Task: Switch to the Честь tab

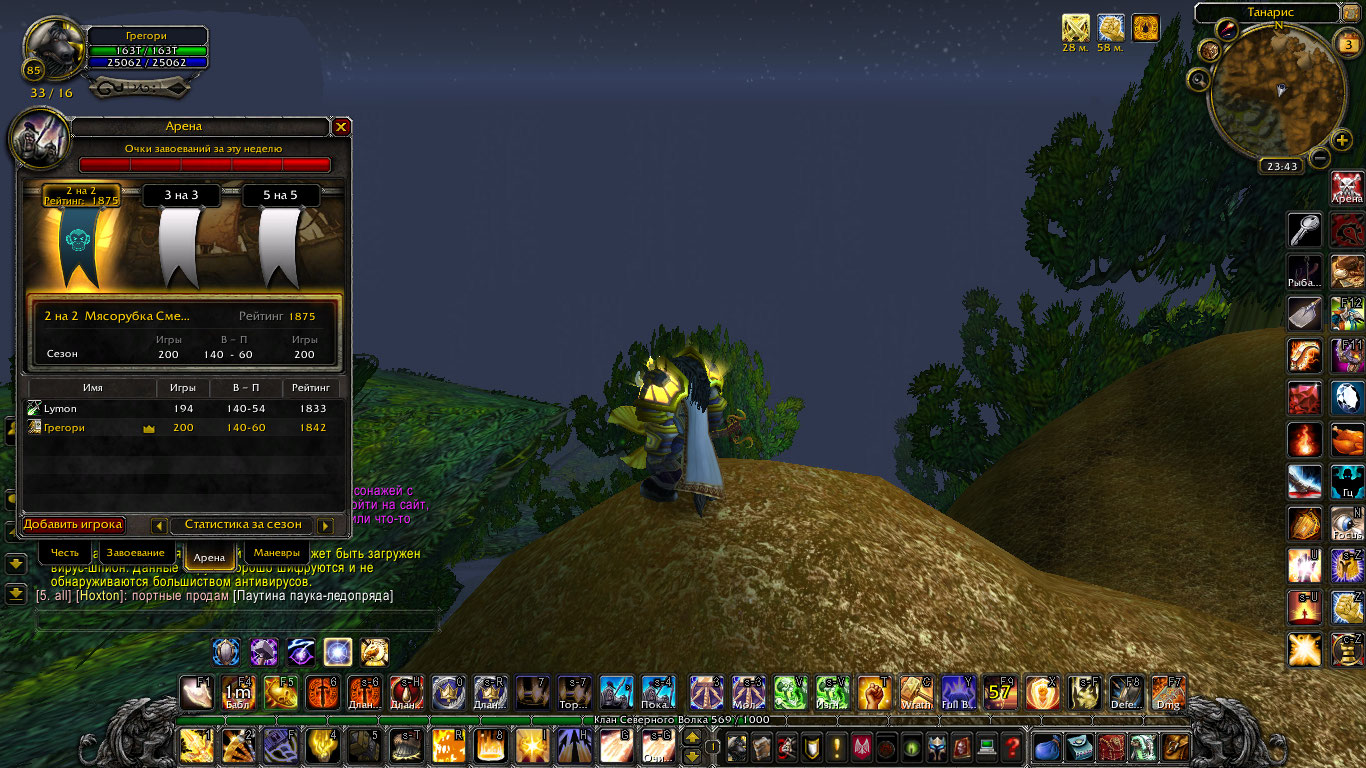Action: pos(65,553)
